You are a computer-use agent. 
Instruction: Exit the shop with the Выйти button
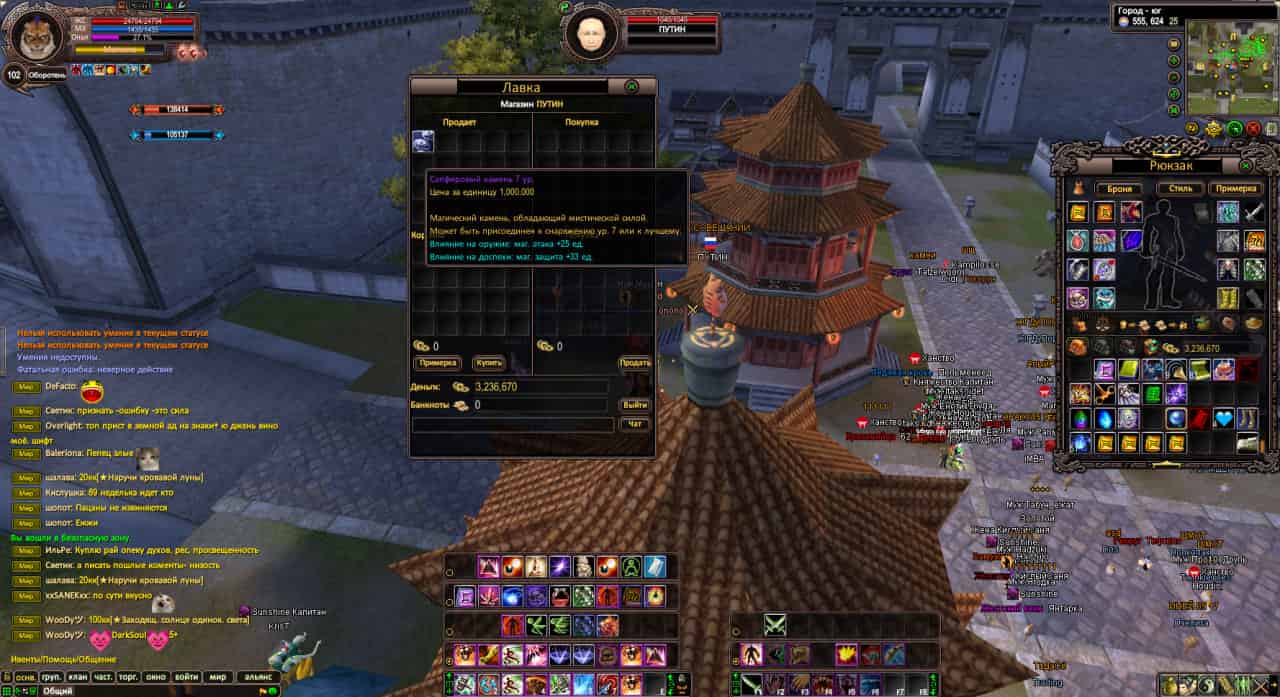tap(635, 405)
